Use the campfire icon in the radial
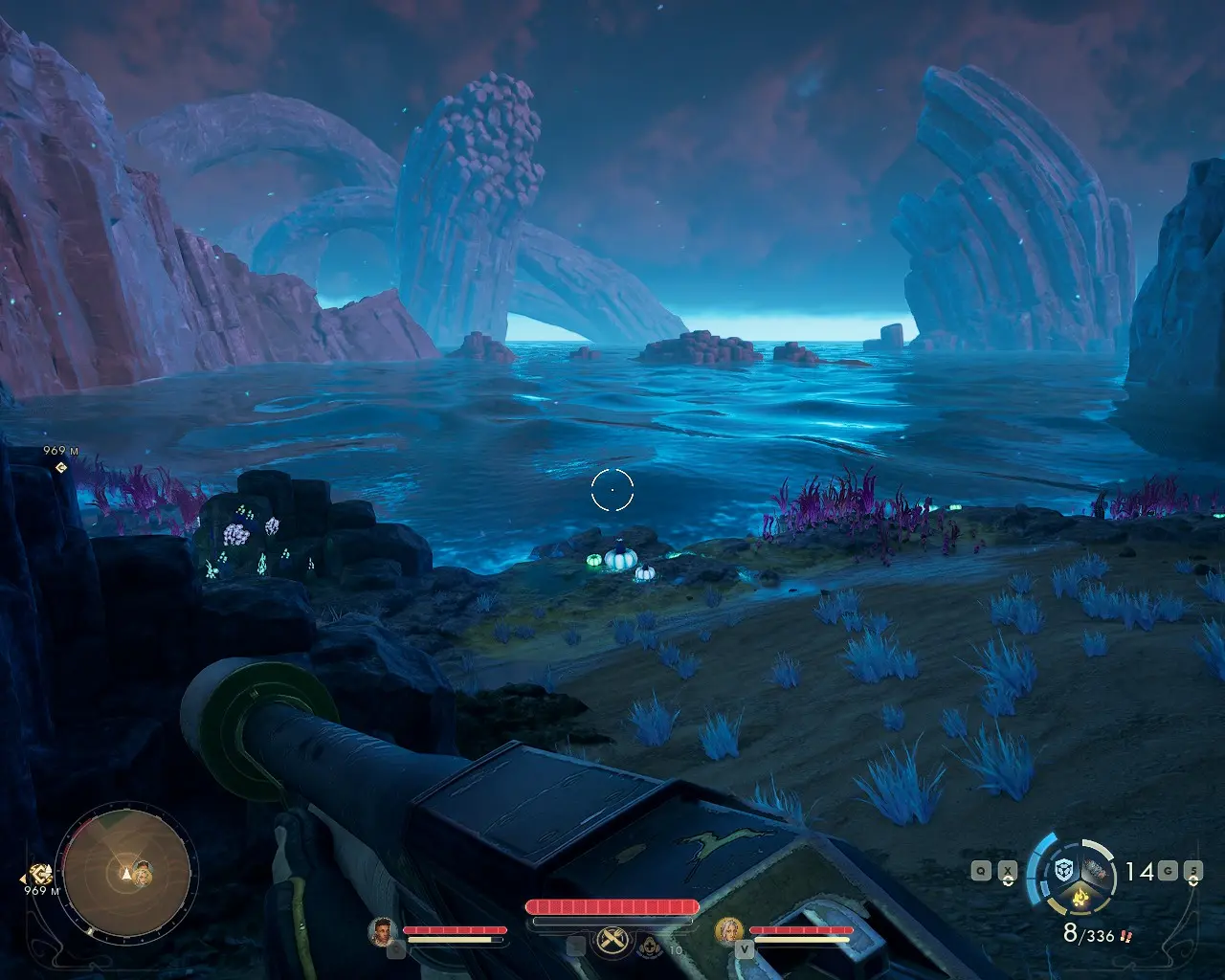Screen dimensions: 1225x980 [x=1082, y=898]
